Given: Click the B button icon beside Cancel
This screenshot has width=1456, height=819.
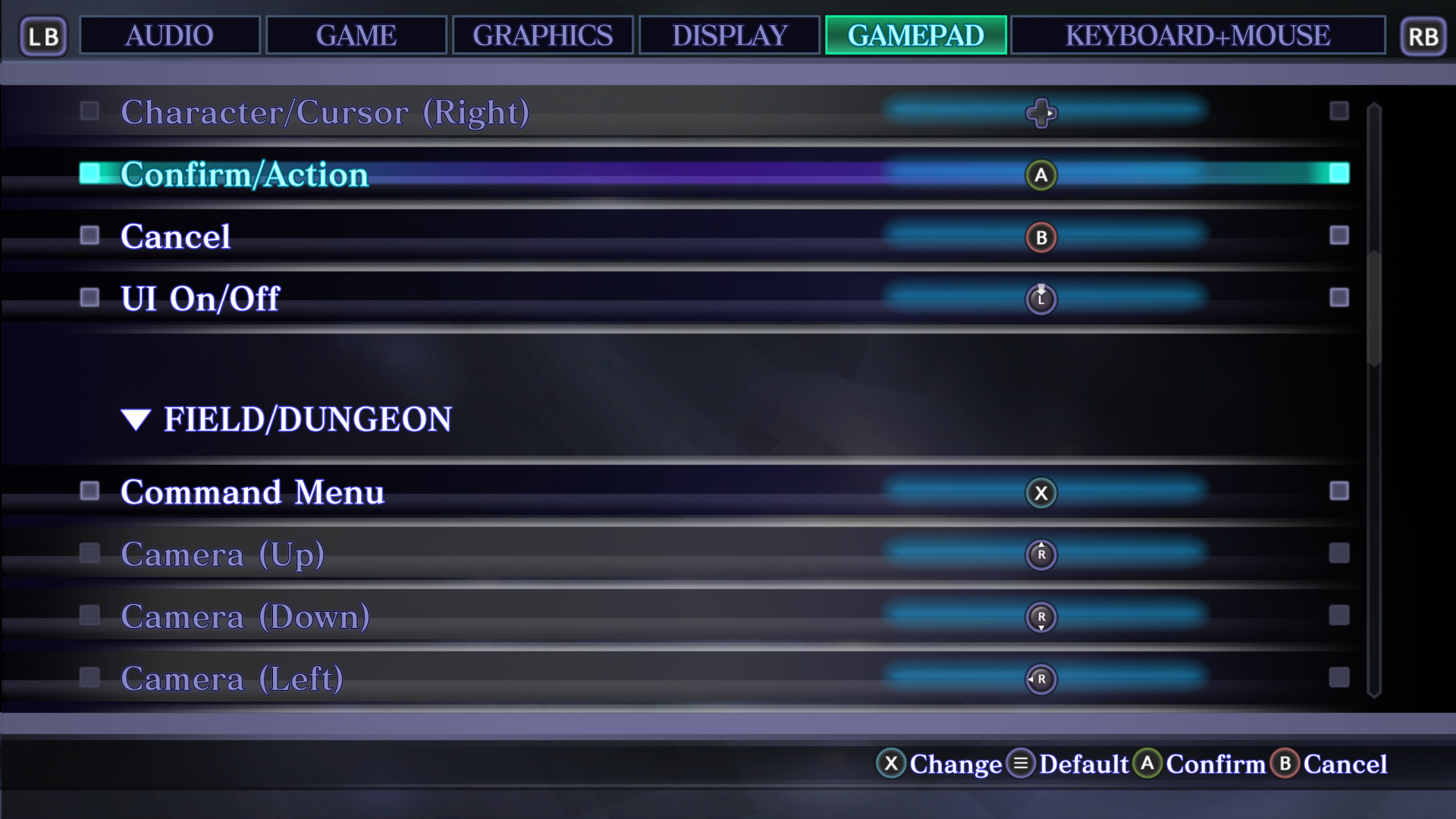Looking at the screenshot, I should [x=1041, y=237].
